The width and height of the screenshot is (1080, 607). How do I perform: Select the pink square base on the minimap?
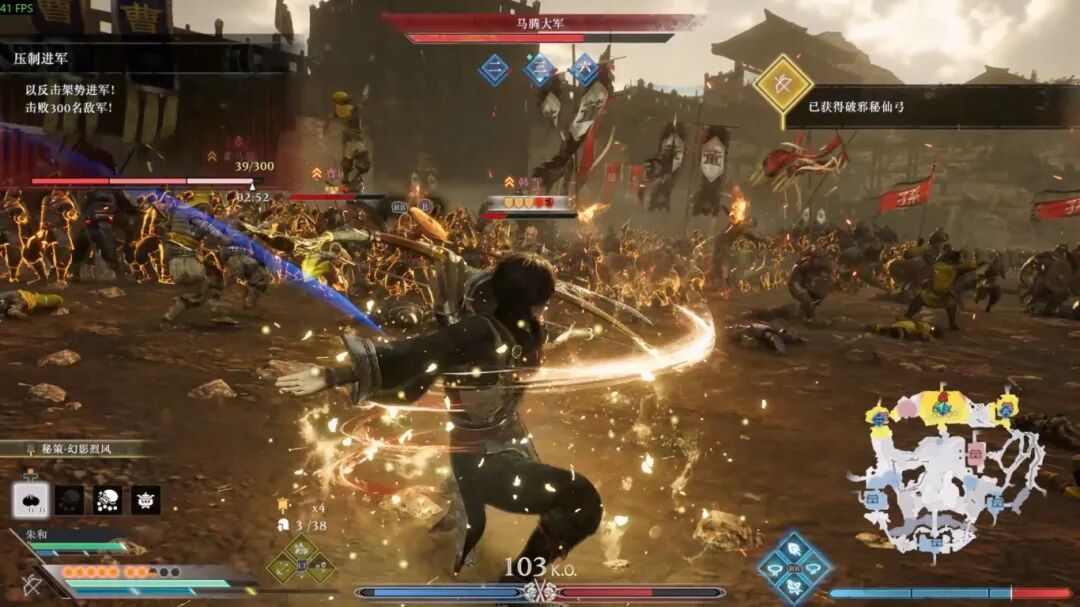coord(975,451)
